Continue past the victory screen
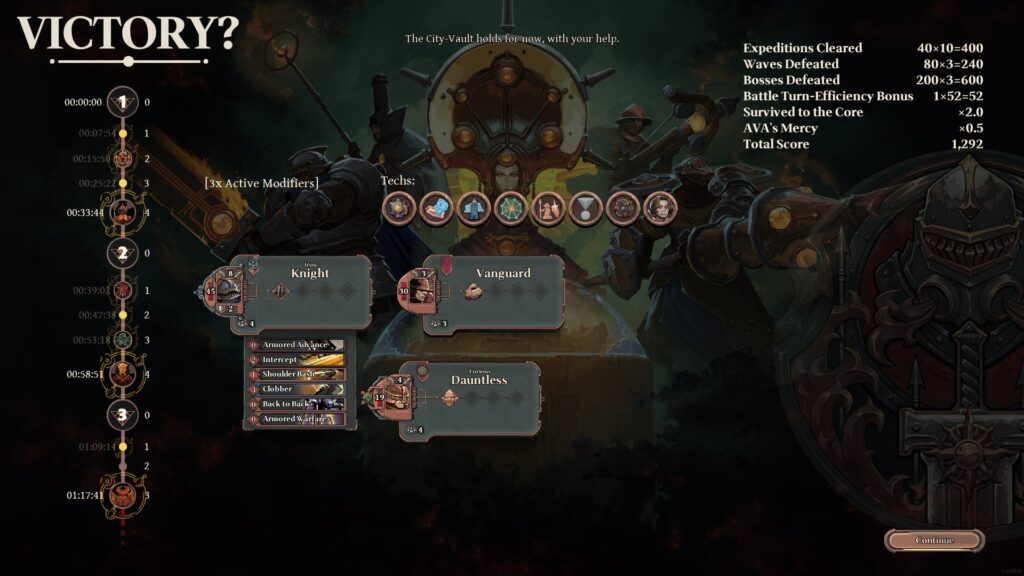Viewport: 1024px width, 576px height. [x=934, y=540]
